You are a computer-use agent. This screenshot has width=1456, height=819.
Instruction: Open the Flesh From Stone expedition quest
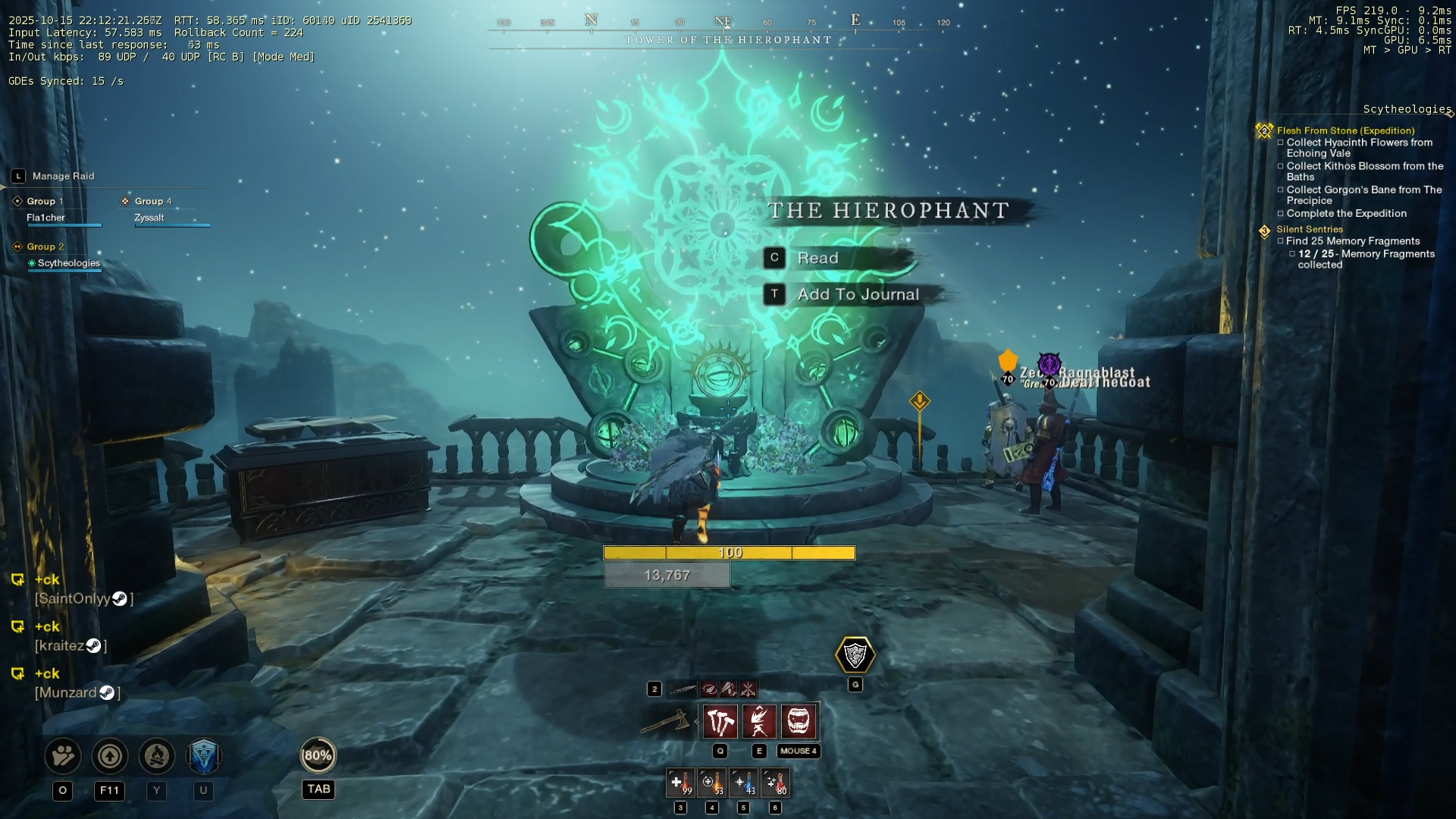click(1345, 131)
